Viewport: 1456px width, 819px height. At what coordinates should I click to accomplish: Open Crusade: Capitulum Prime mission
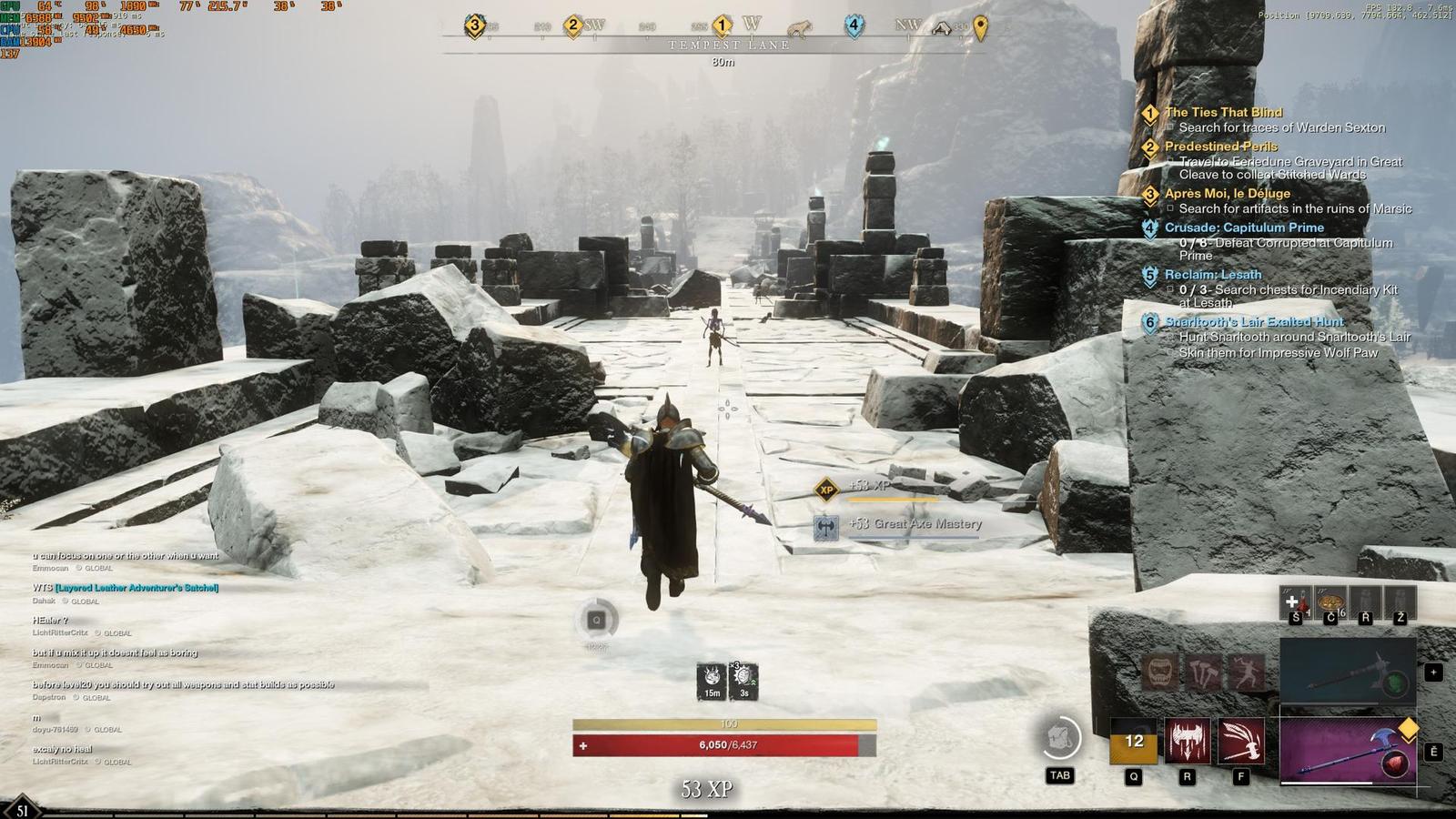(1244, 227)
